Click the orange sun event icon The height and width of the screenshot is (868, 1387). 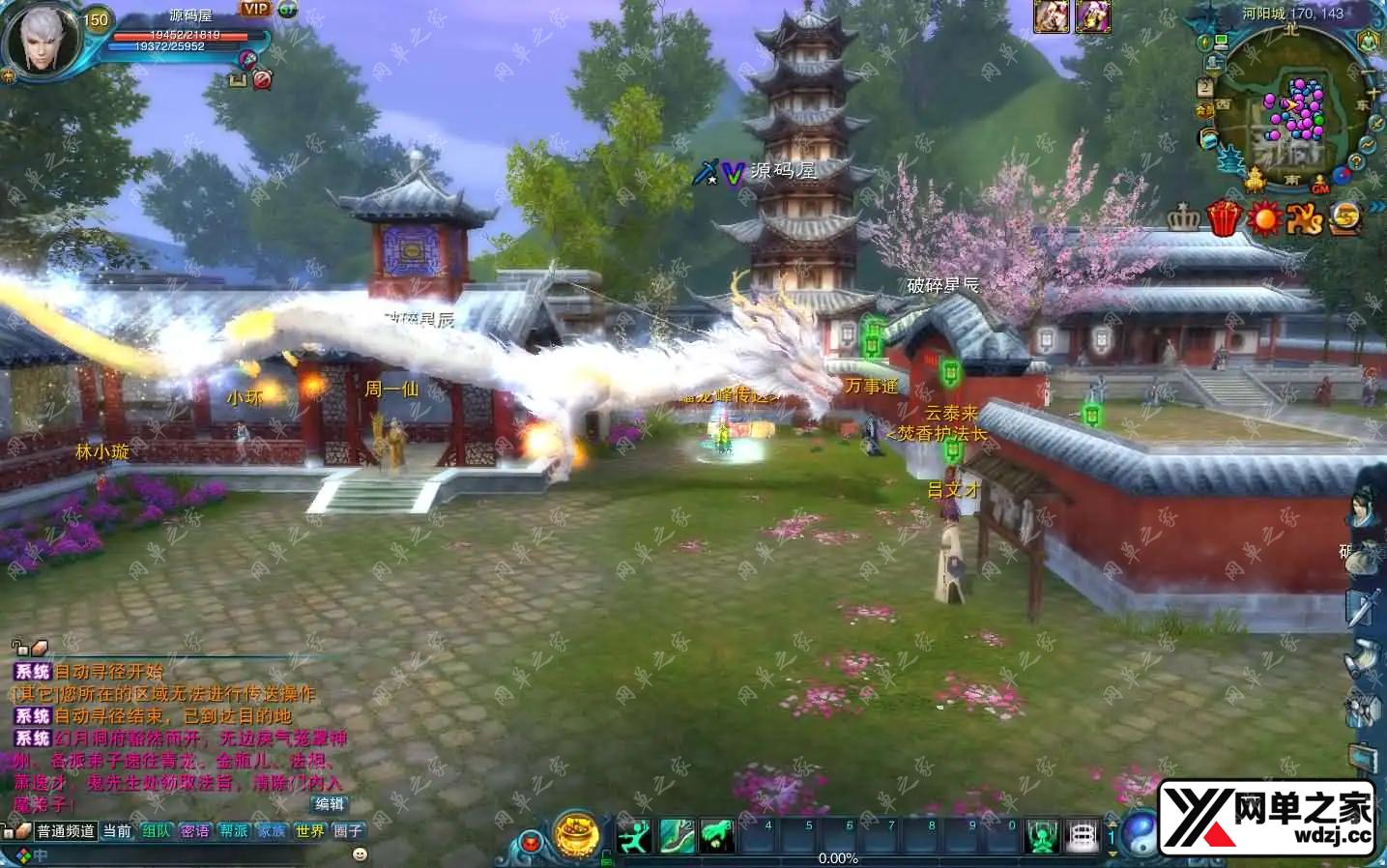(1264, 219)
